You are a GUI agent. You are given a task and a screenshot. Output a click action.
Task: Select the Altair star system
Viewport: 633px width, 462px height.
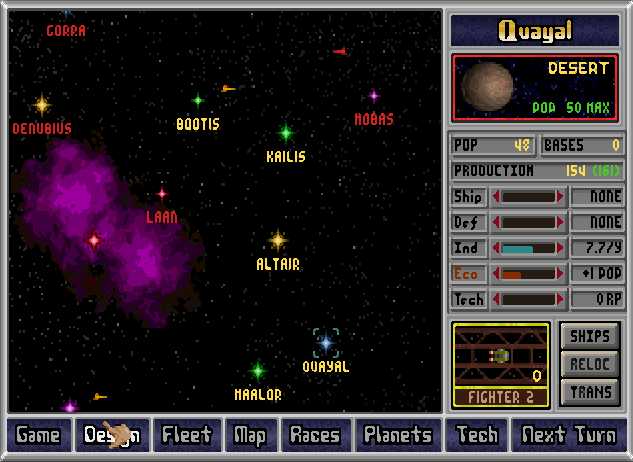pyautogui.click(x=278, y=240)
